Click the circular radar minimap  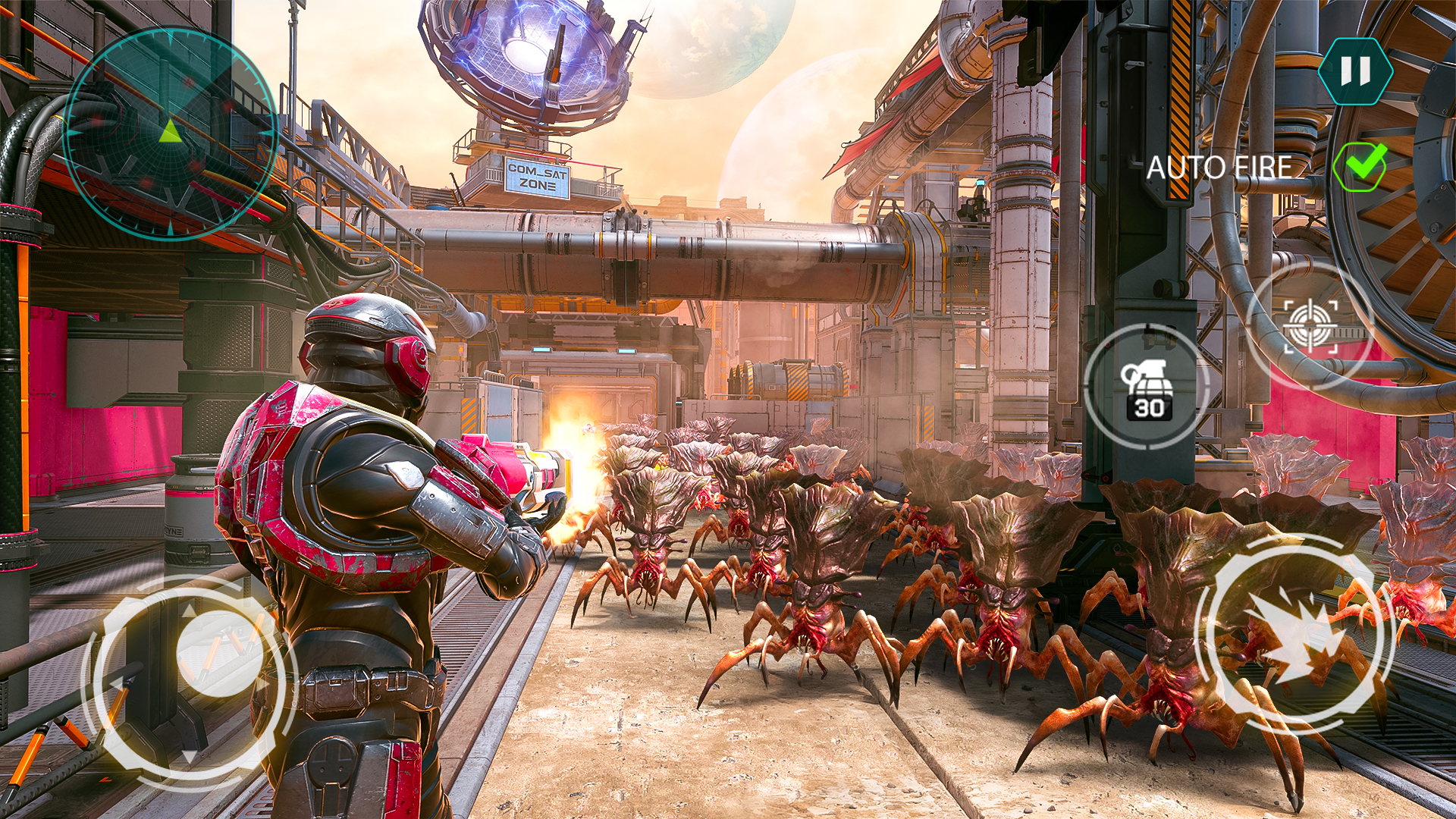170,133
